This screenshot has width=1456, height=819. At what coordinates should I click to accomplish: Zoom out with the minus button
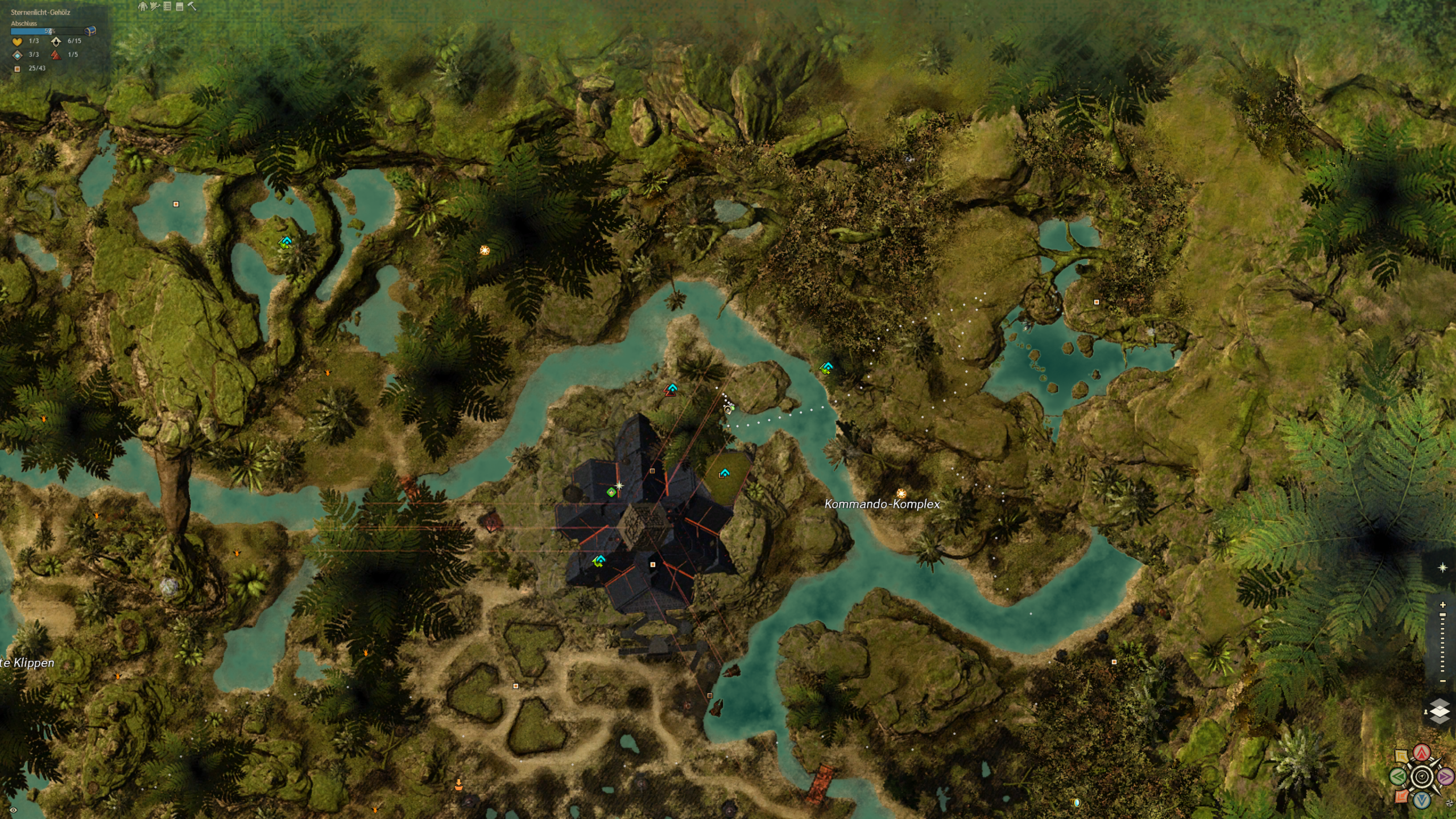pyautogui.click(x=1442, y=681)
